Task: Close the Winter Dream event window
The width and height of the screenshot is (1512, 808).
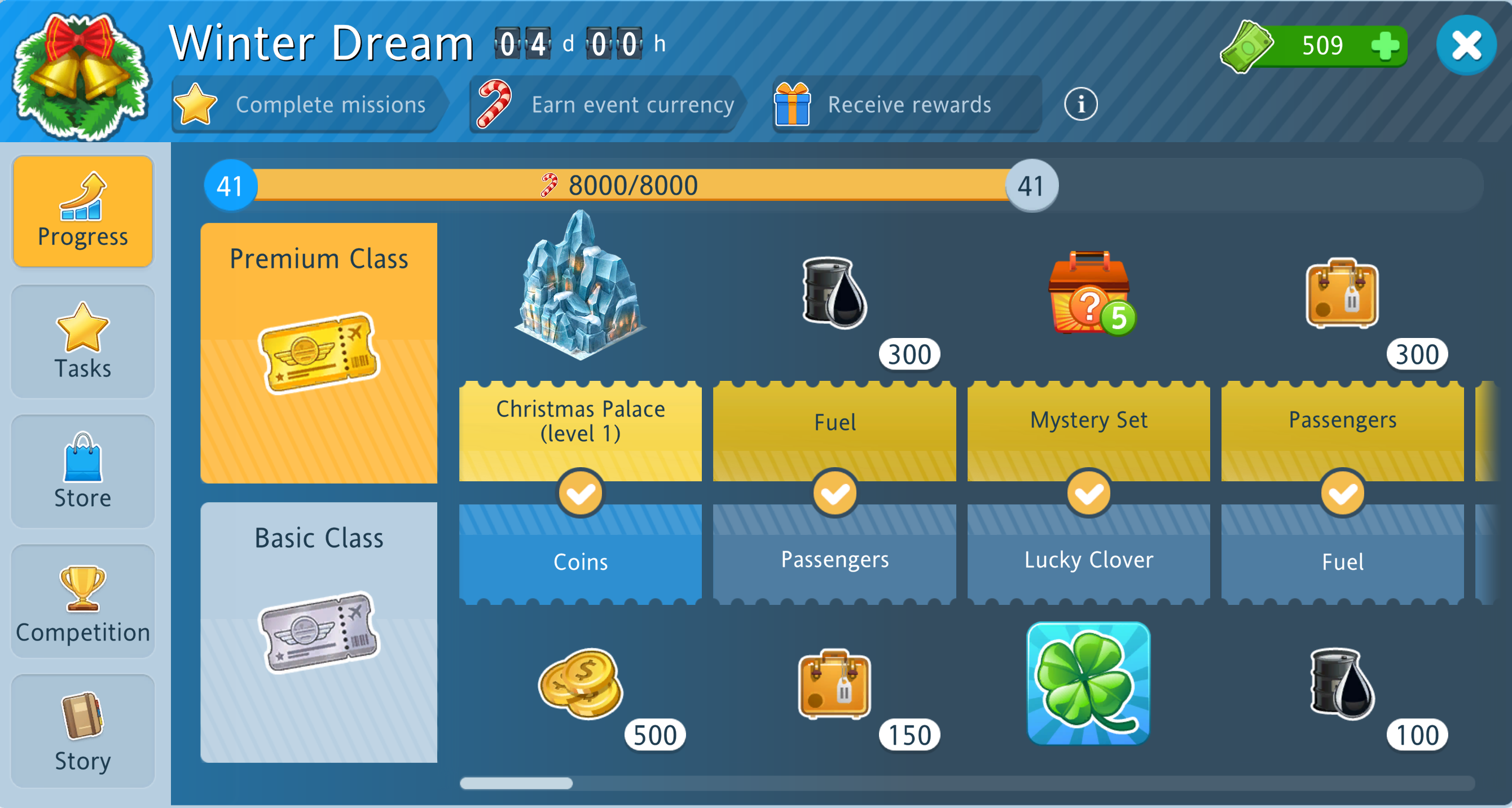Action: [1466, 45]
